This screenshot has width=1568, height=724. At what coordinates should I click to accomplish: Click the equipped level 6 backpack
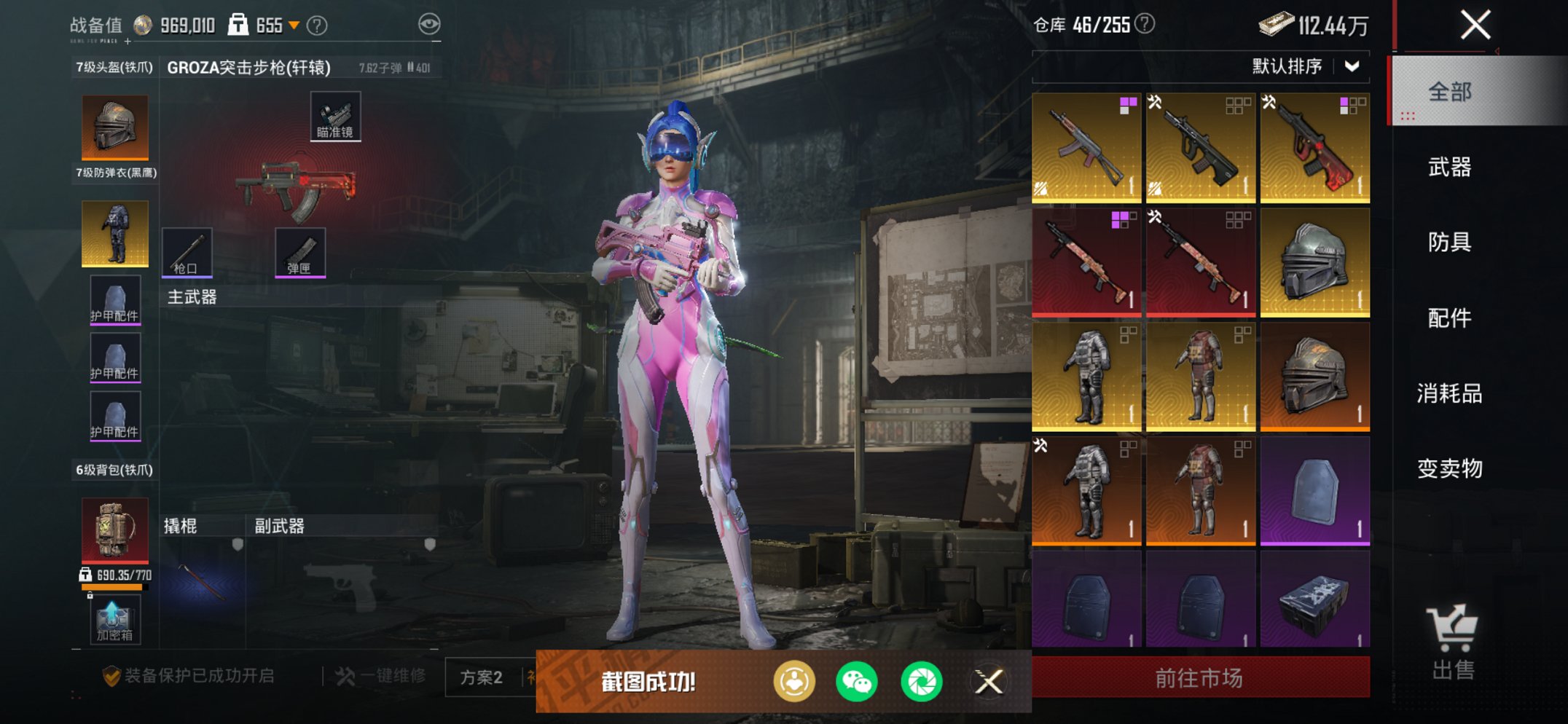115,530
